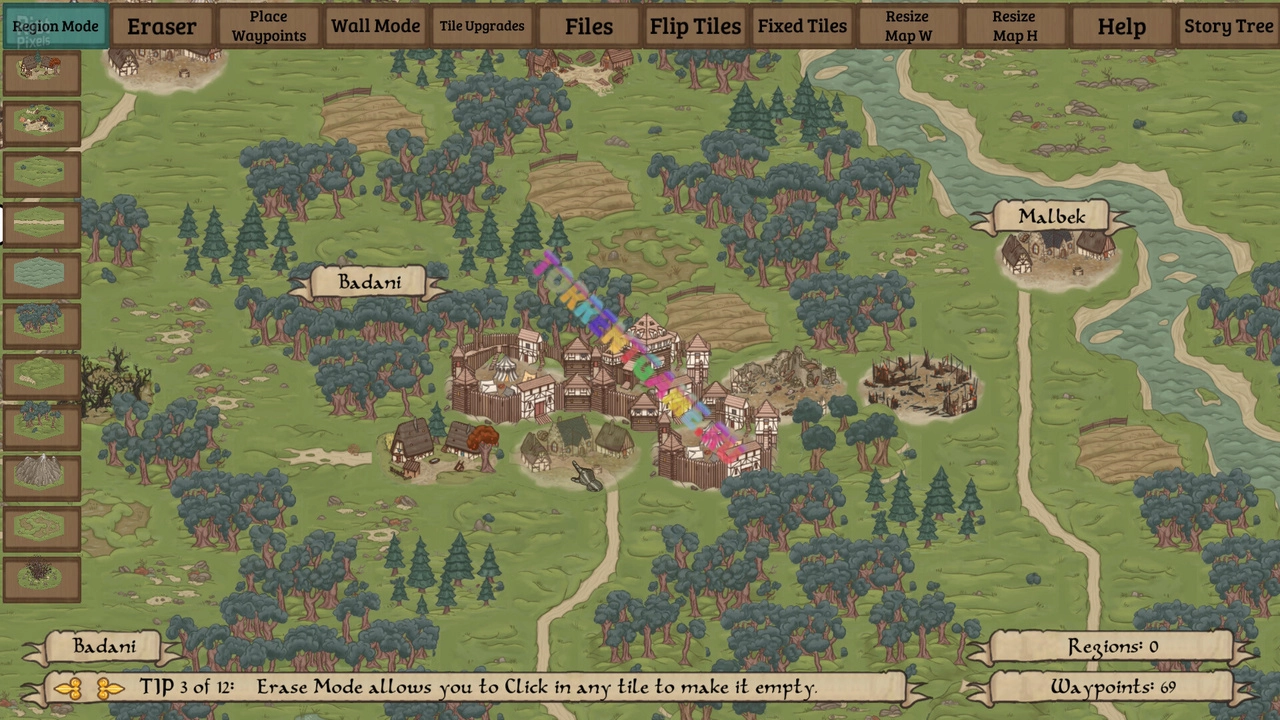Choose the Flip Tiles tool
Viewport: 1280px width, 720px height.
pos(695,26)
